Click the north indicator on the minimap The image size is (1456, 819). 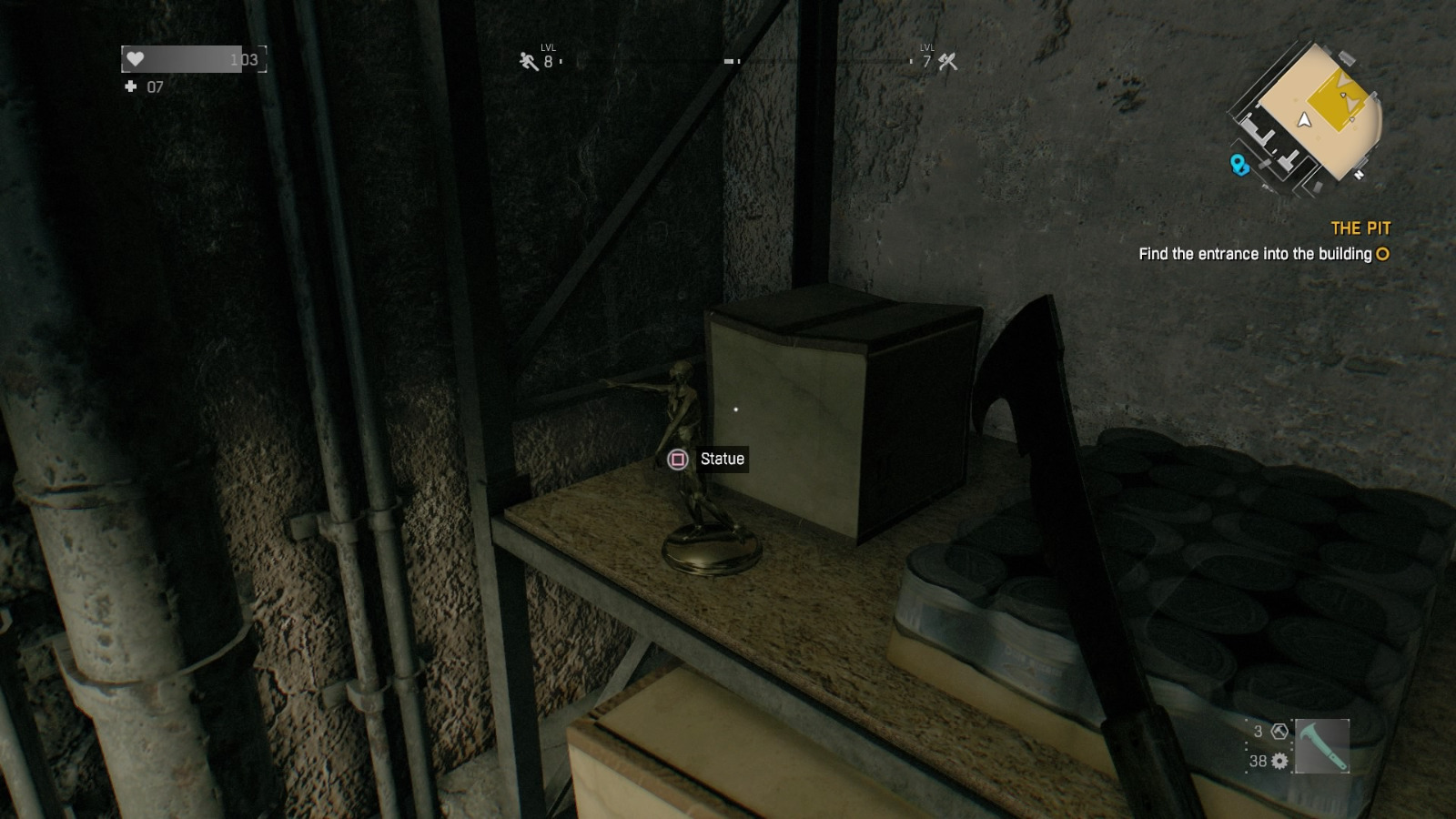coord(1360,173)
